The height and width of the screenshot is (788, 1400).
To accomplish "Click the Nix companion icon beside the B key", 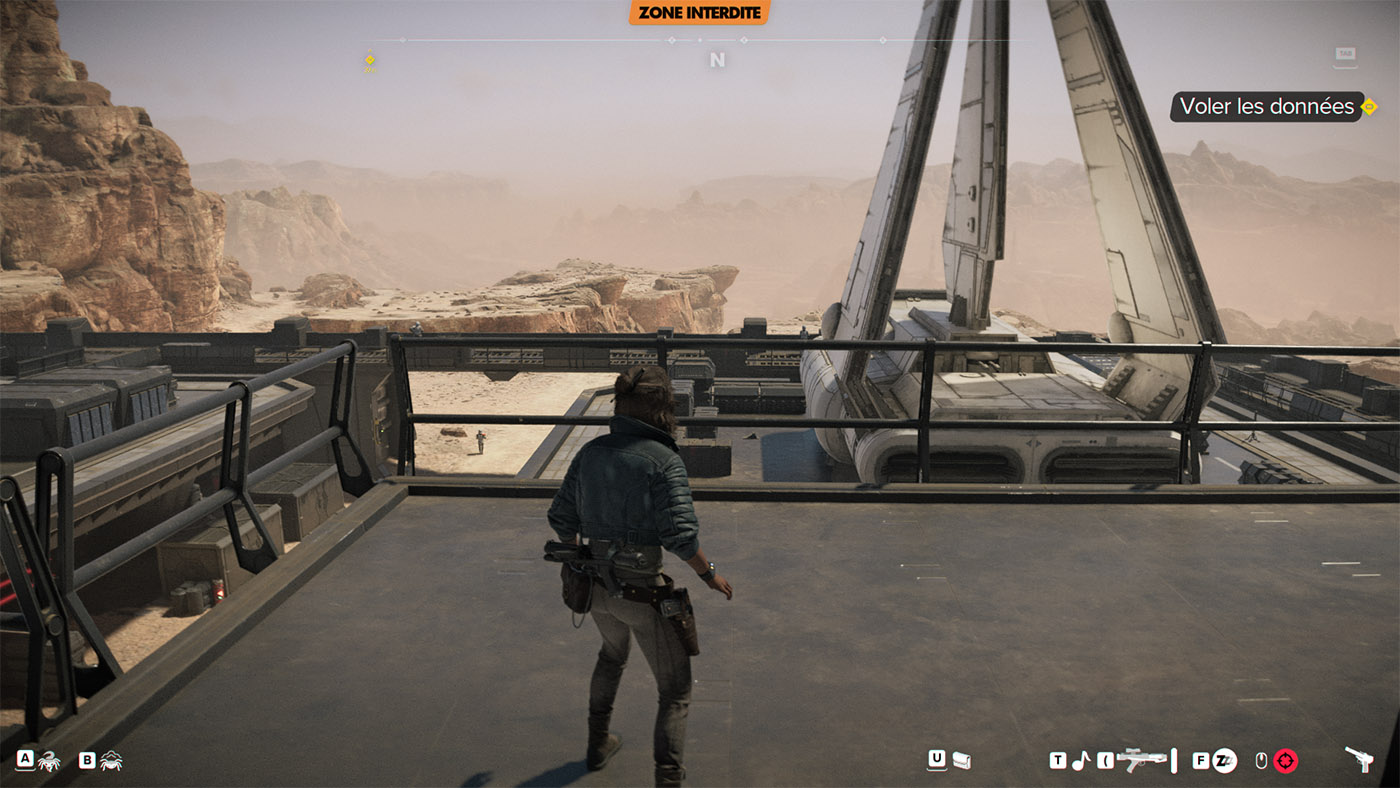I will (111, 762).
